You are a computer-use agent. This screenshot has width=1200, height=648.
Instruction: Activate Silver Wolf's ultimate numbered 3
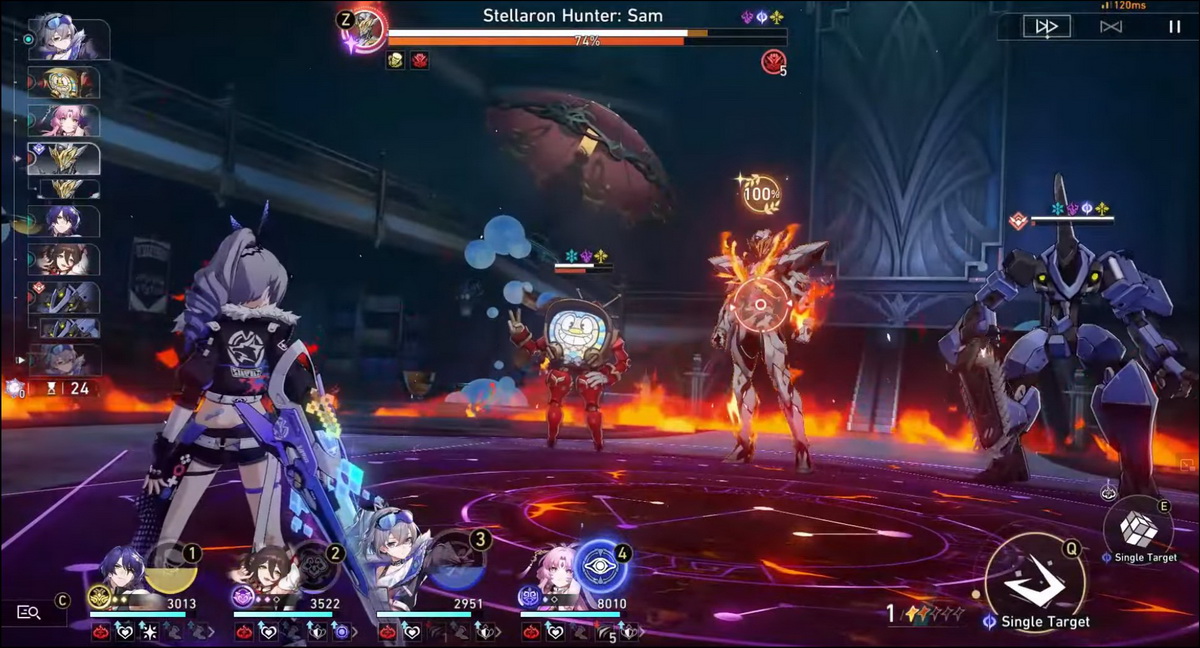click(459, 567)
